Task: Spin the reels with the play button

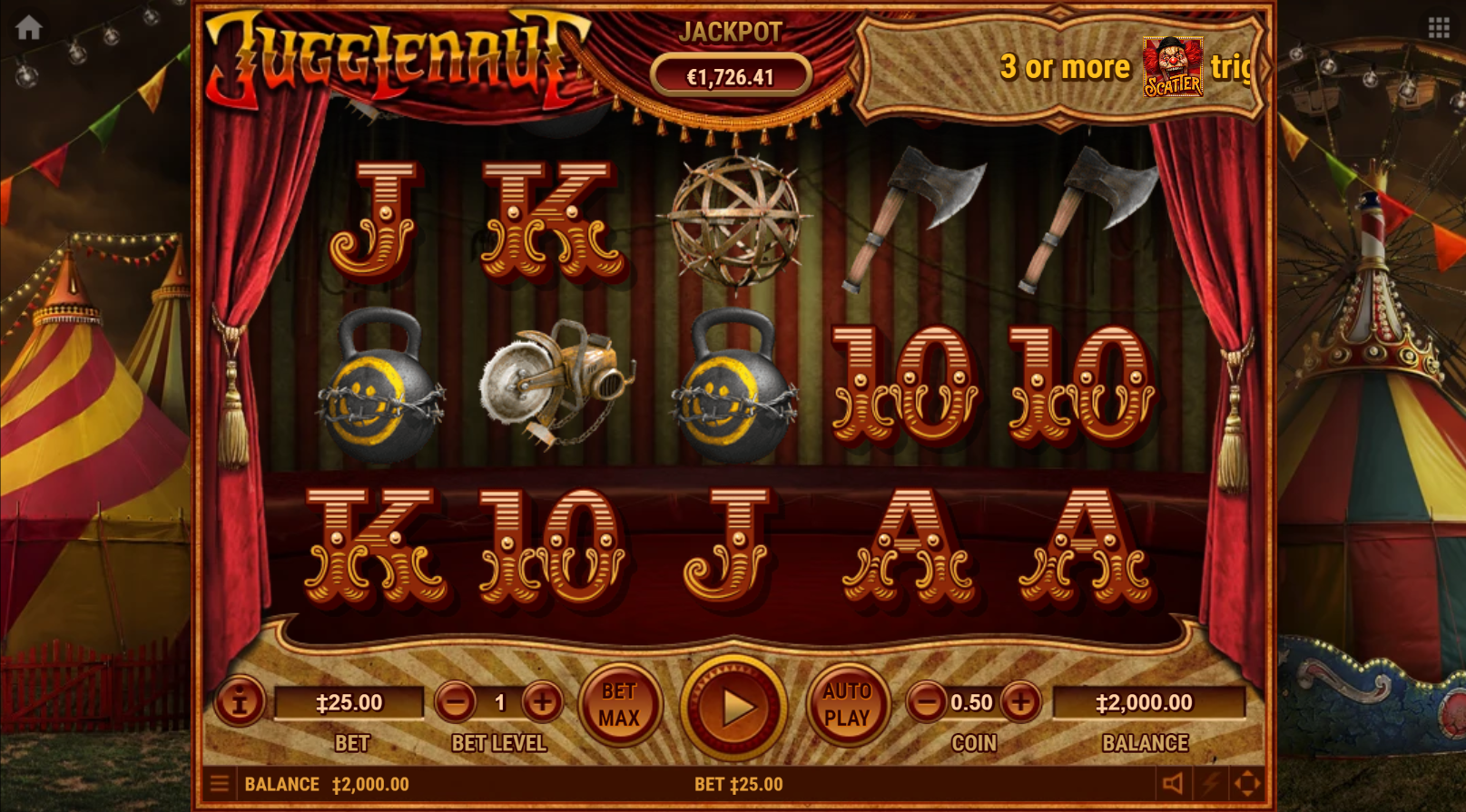Action: pyautogui.click(x=734, y=707)
